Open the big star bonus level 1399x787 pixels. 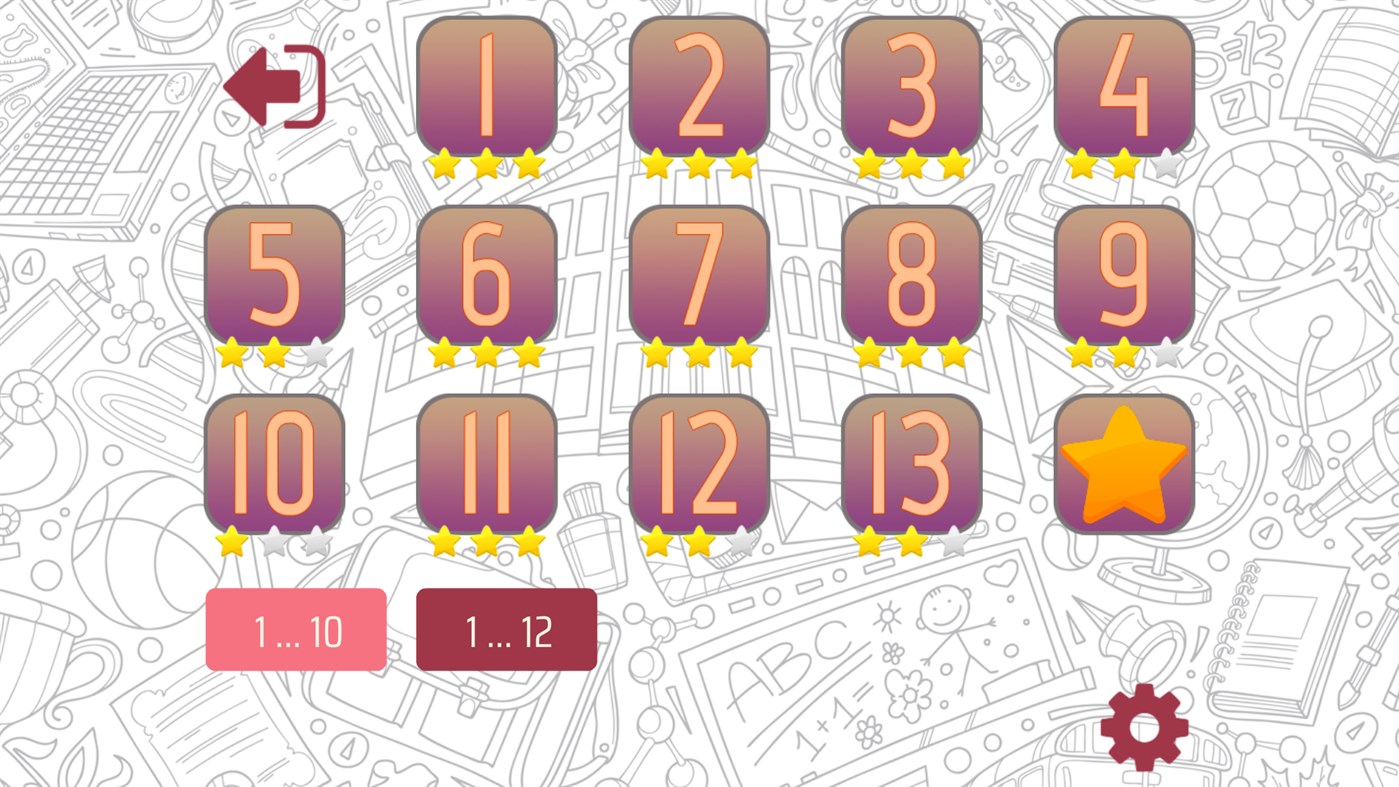(x=1123, y=462)
